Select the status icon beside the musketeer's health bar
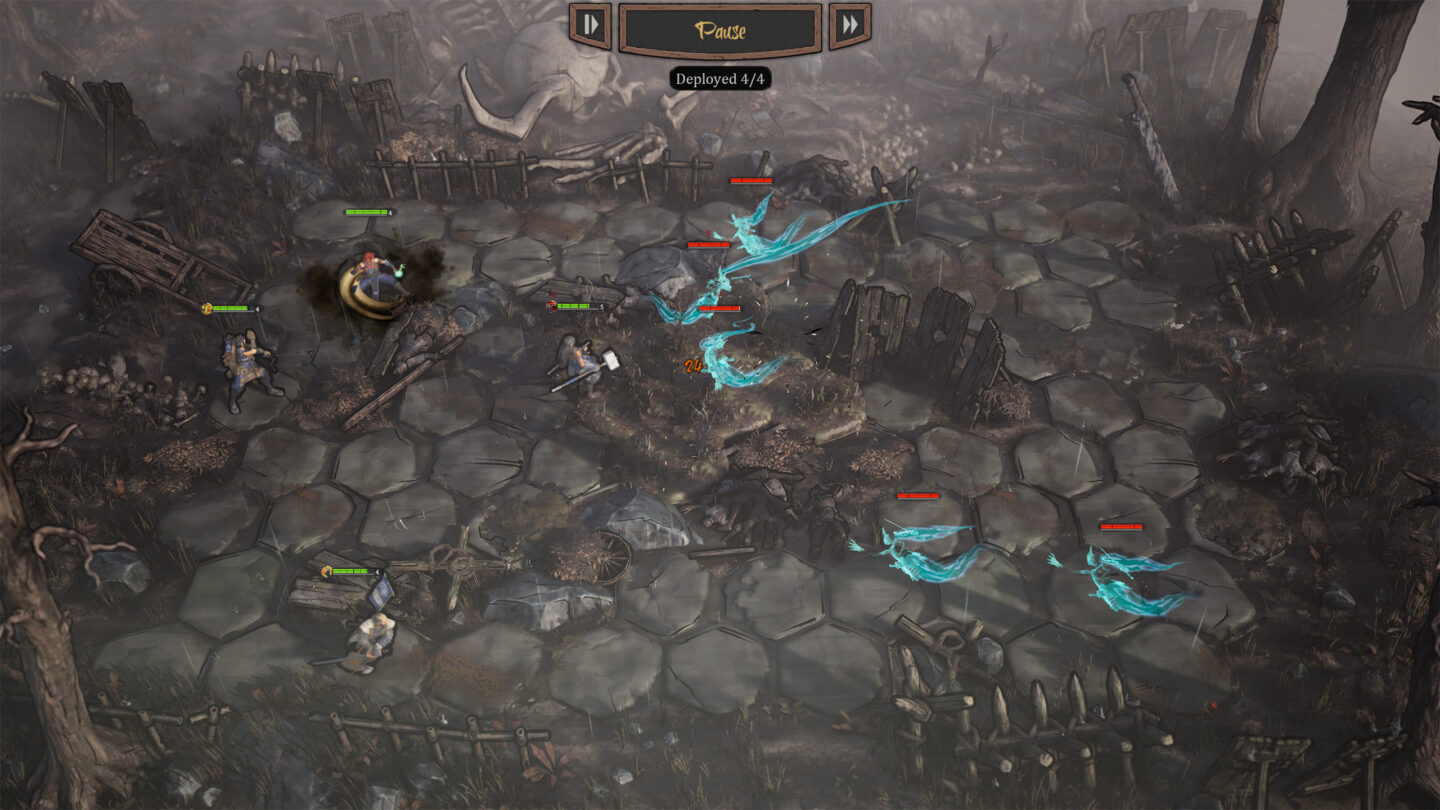Viewport: 1440px width, 810px height. coord(208,308)
